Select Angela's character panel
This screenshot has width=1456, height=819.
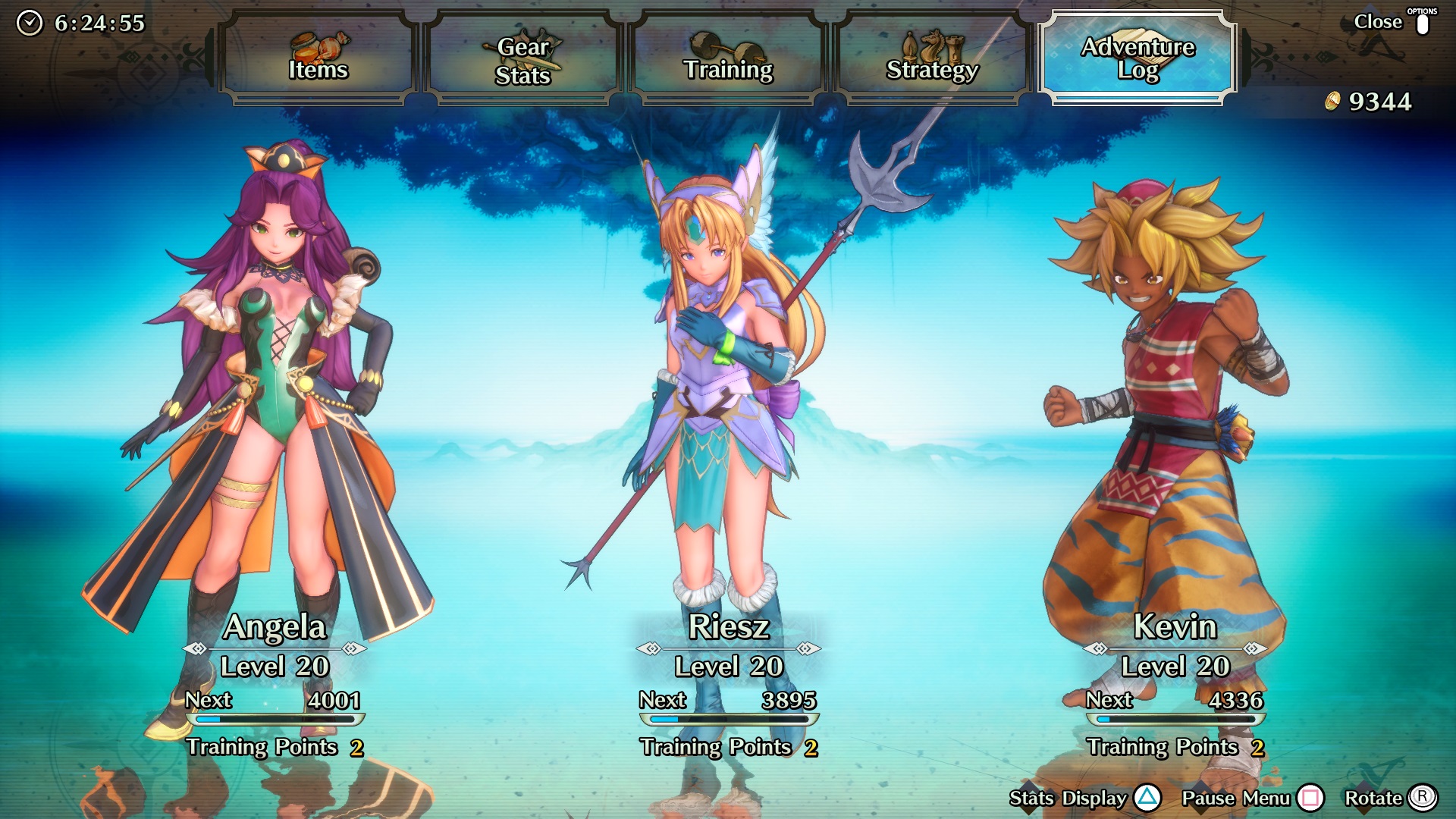(275, 455)
